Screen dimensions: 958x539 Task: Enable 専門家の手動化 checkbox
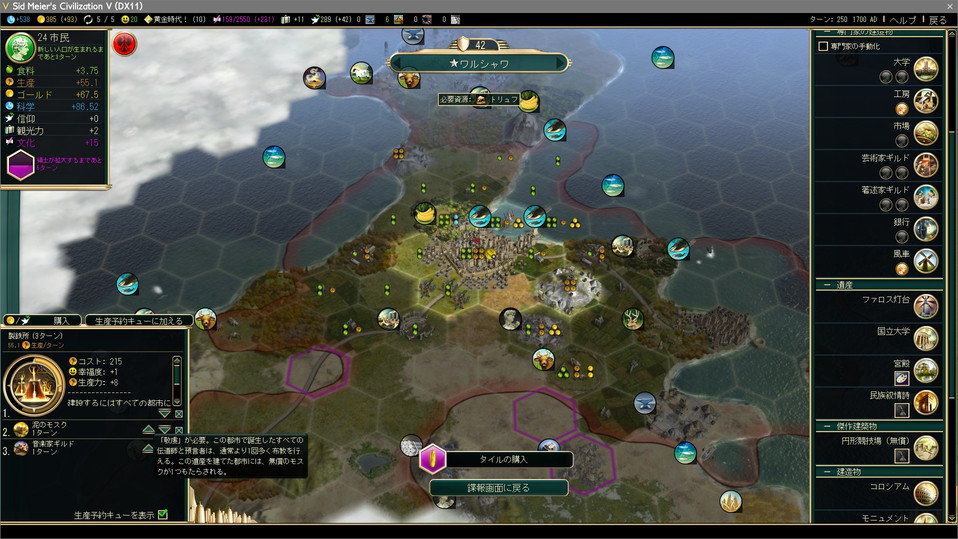click(x=824, y=46)
